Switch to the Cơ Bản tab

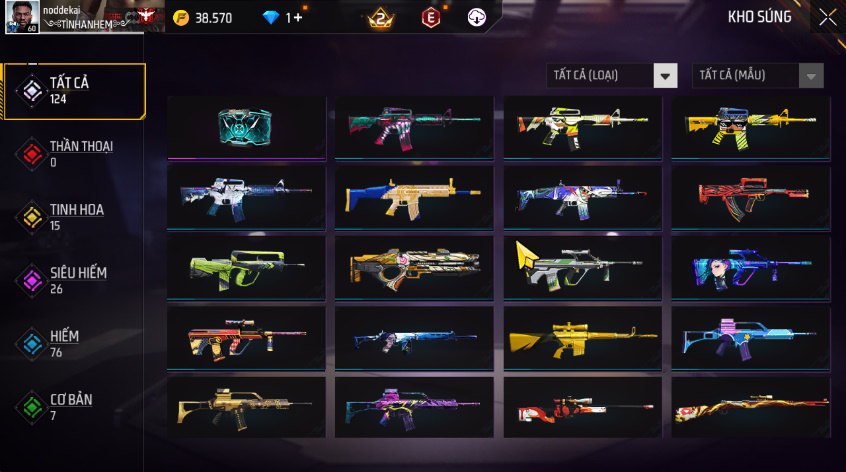coord(73,407)
